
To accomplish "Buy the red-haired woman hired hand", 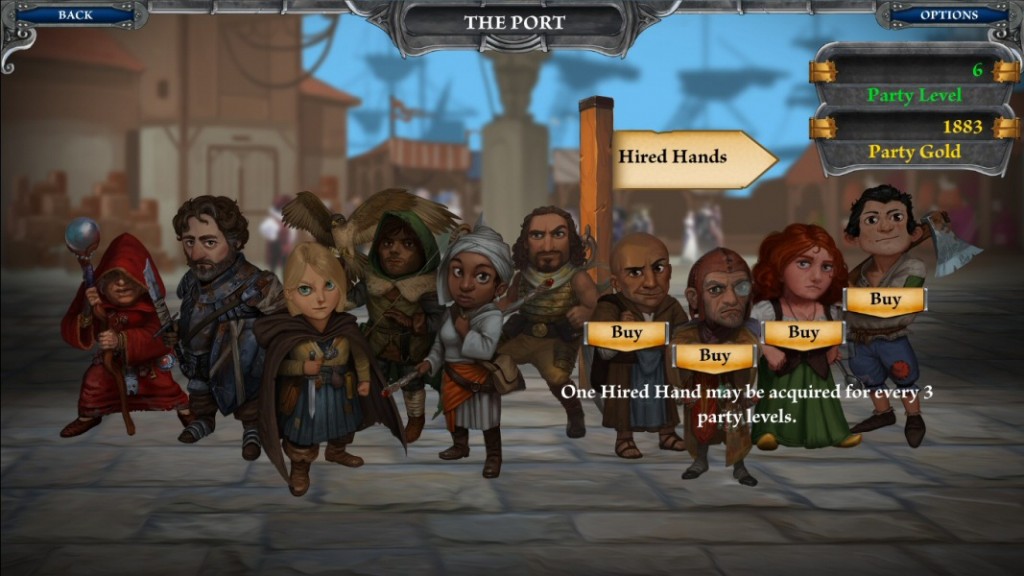I will [x=803, y=333].
